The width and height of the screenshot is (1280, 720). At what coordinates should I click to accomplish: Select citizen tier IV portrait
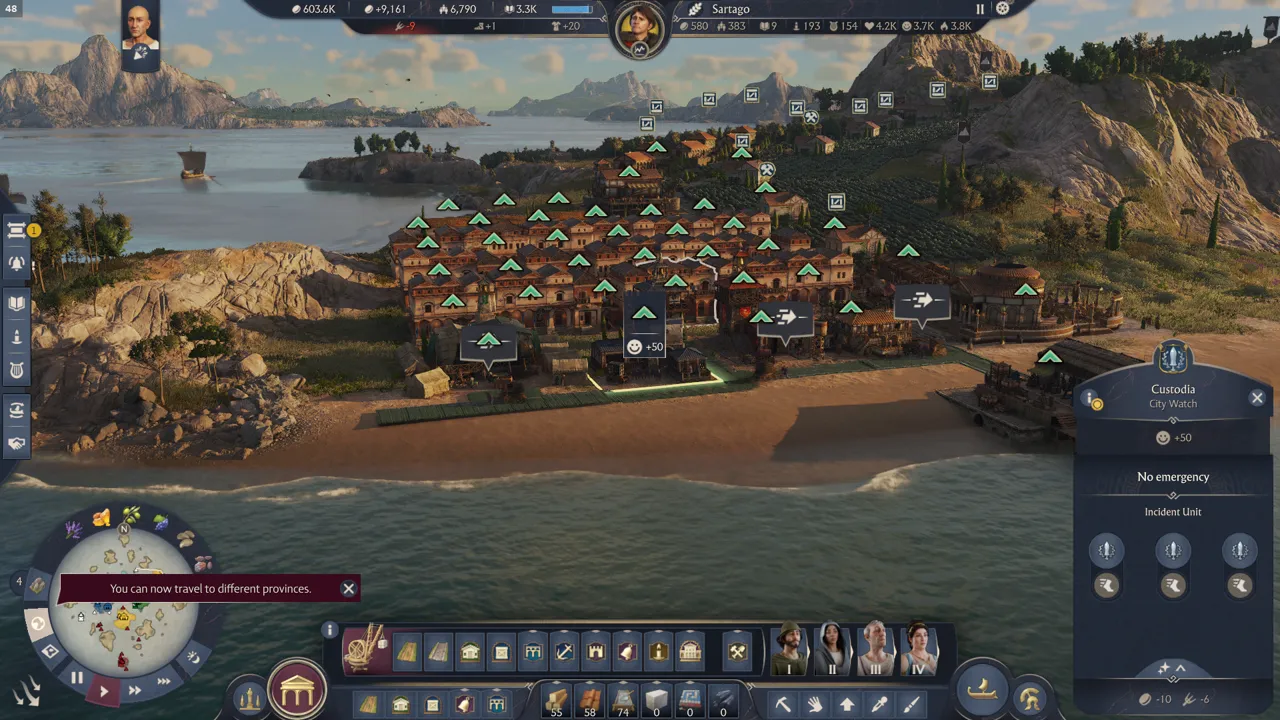pyautogui.click(x=917, y=650)
